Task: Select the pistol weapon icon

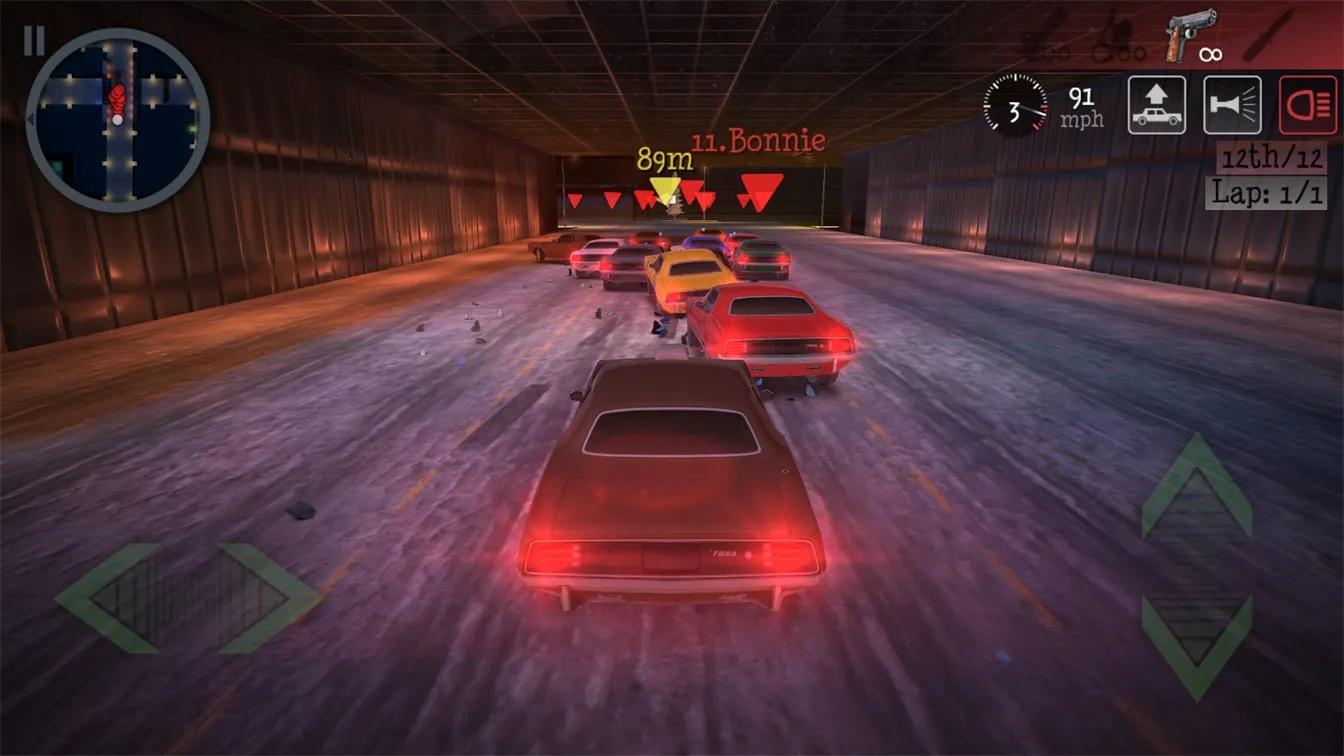Action: point(1190,35)
